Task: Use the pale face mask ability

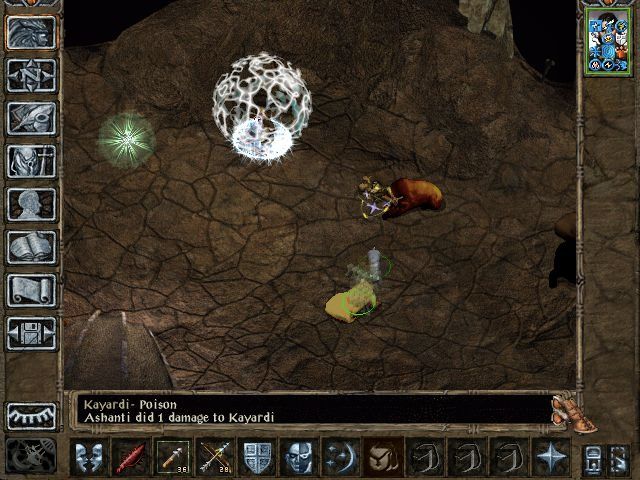Action: click(299, 457)
